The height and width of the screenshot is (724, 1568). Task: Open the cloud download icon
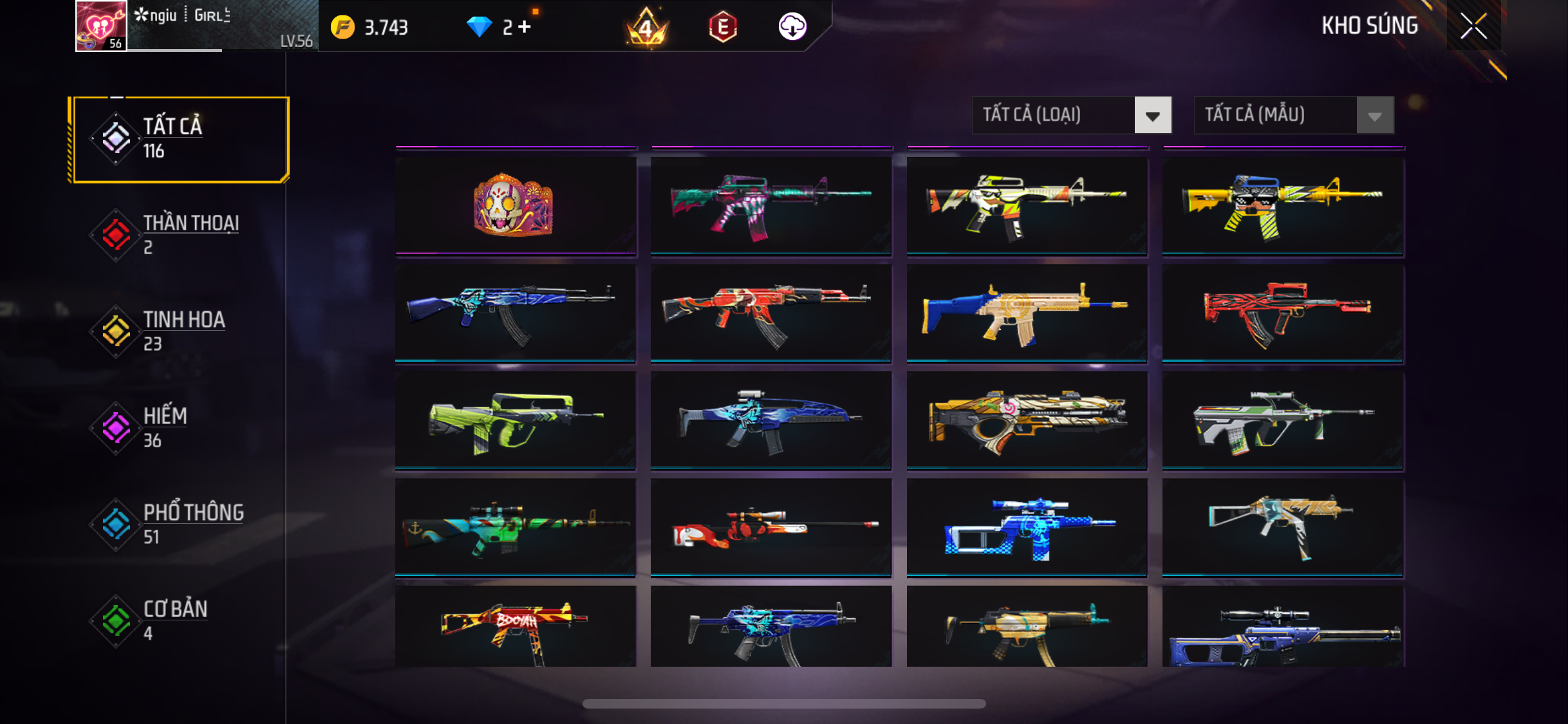(792, 27)
